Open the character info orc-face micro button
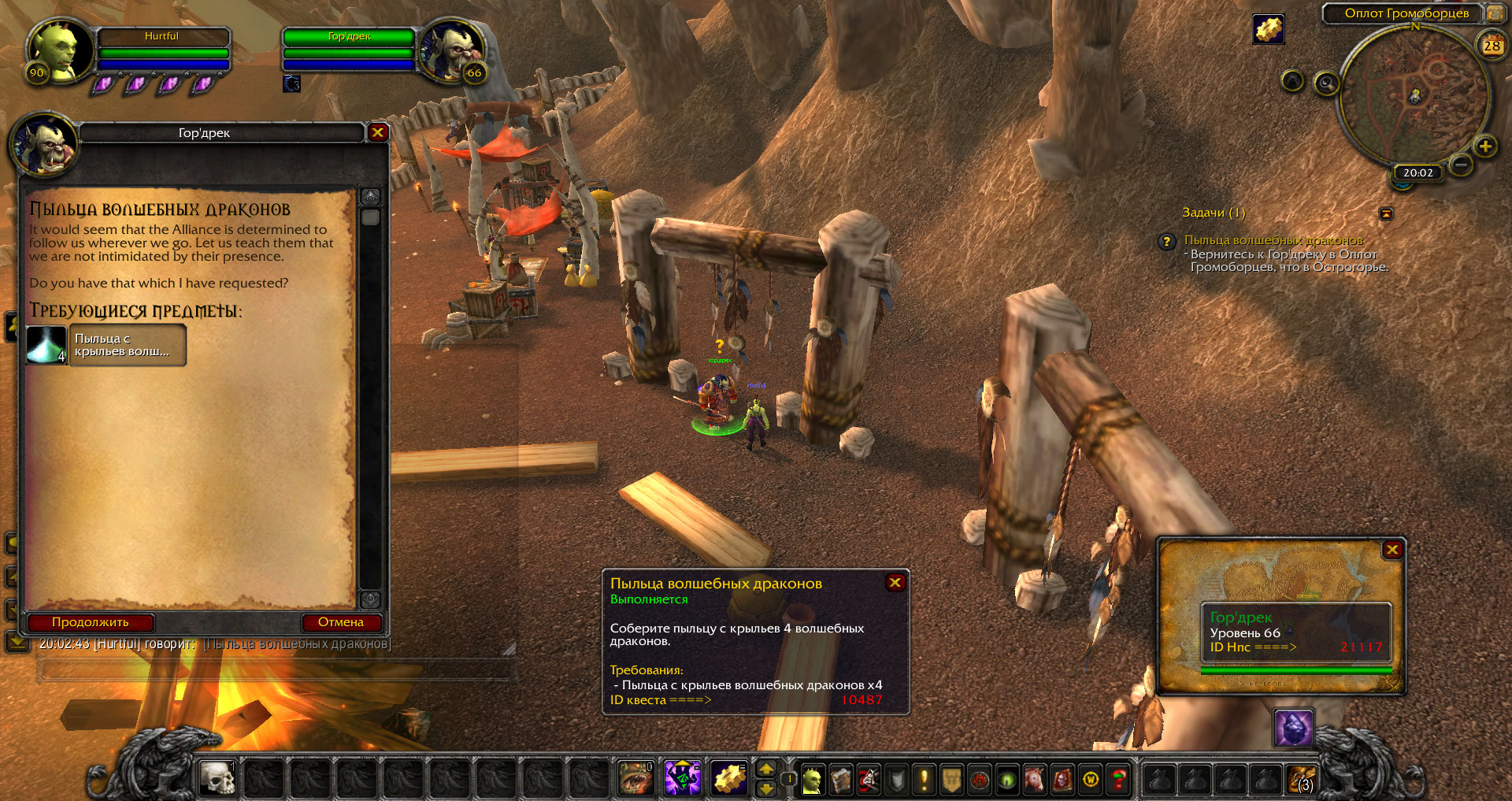1512x801 pixels. (x=812, y=780)
